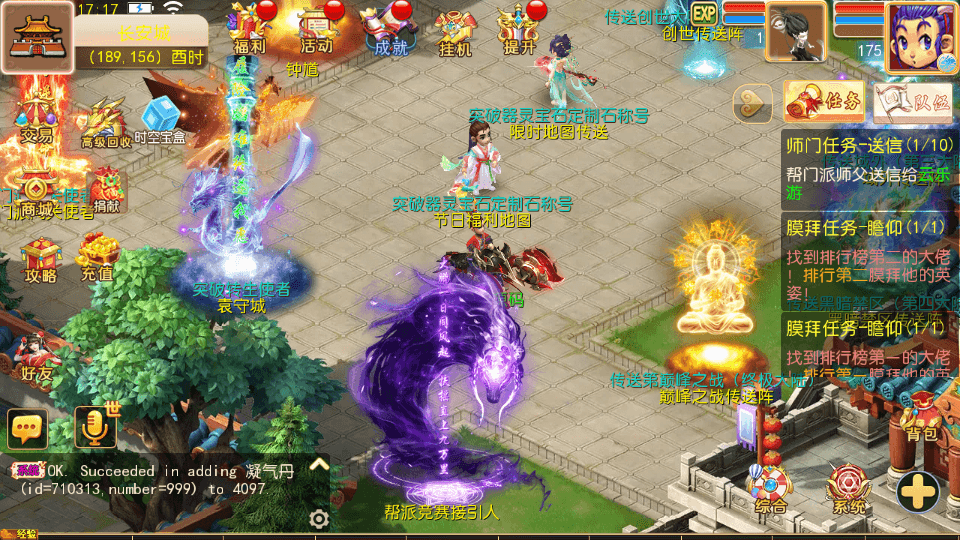The height and width of the screenshot is (540, 960).
Task: Open the 长安城 minimap icon
Action: tap(36, 37)
